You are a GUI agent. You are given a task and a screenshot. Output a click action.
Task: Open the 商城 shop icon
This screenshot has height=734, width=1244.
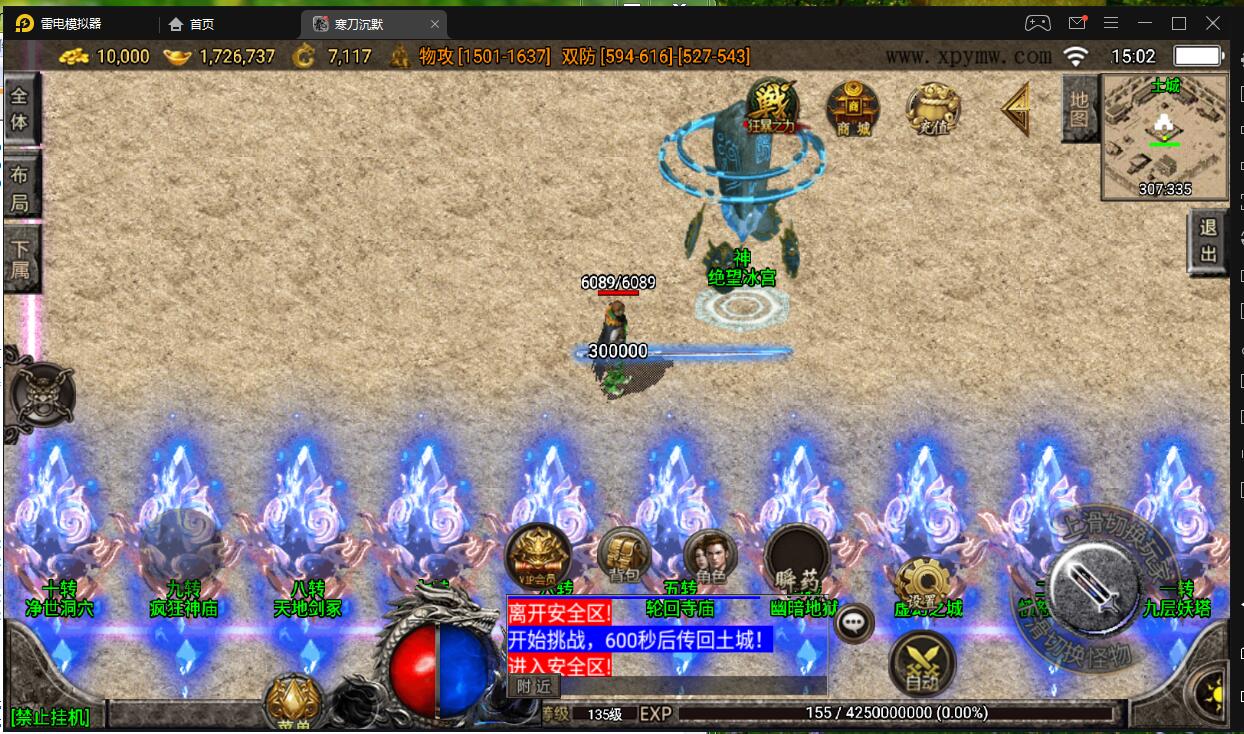pyautogui.click(x=853, y=107)
